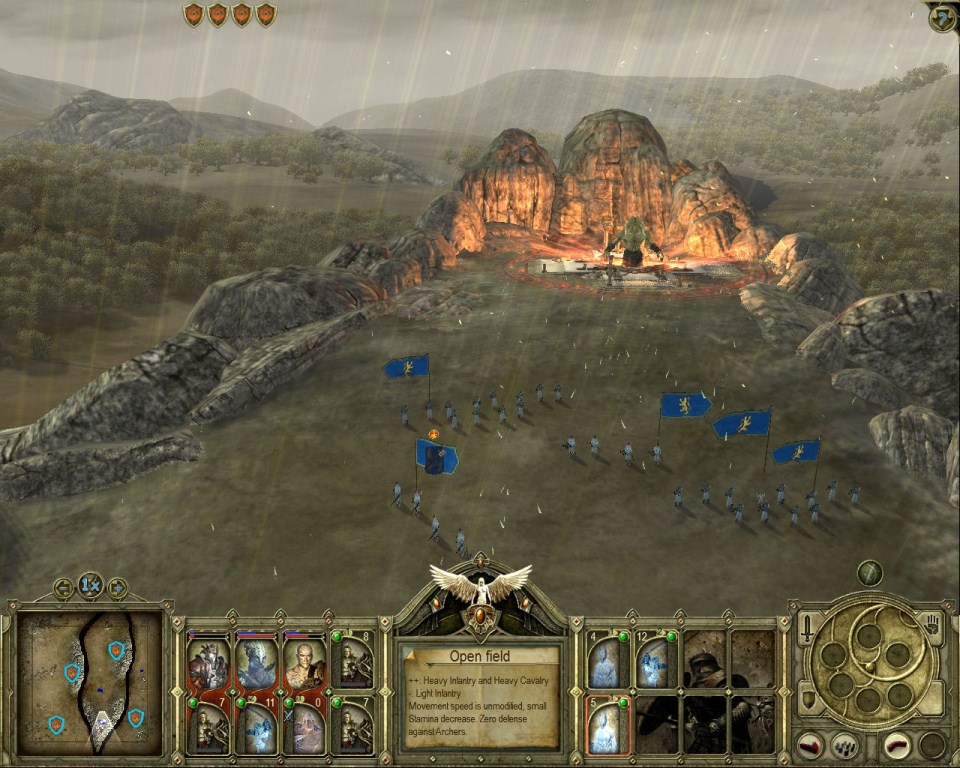
Task: Click the round button above the command dial
Action: [x=869, y=573]
